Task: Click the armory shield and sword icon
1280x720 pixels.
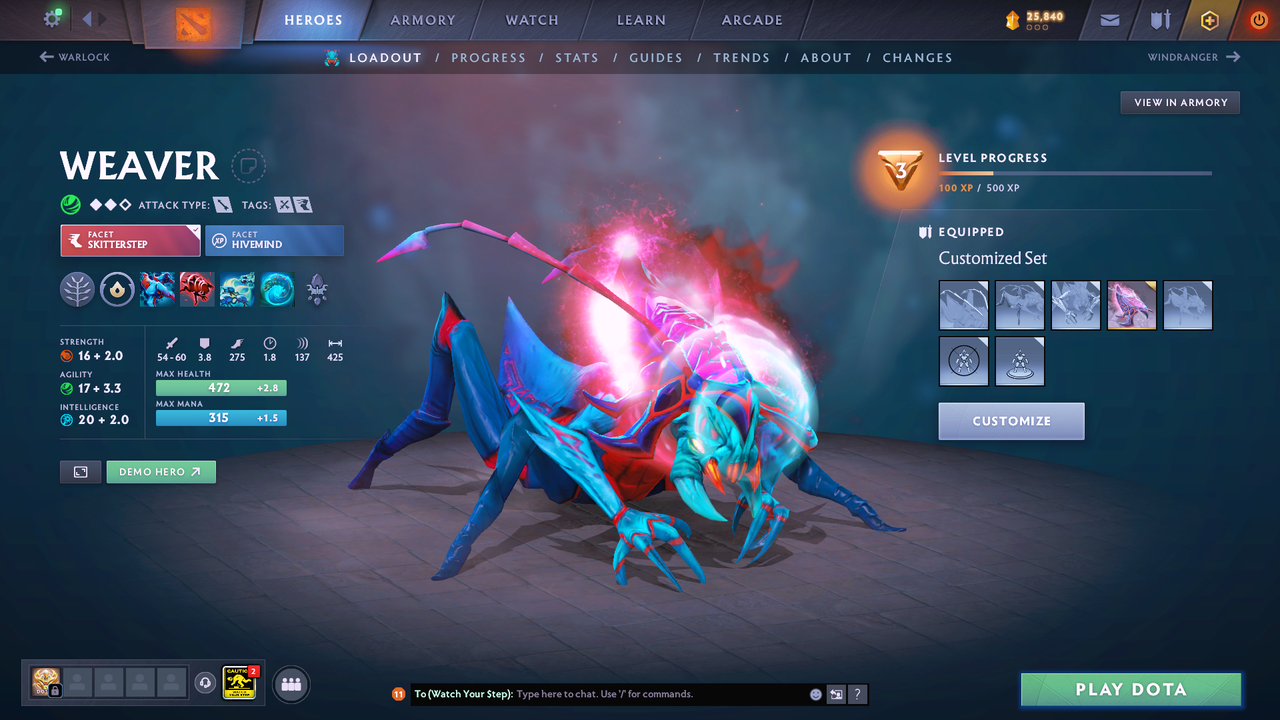Action: tap(1161, 20)
